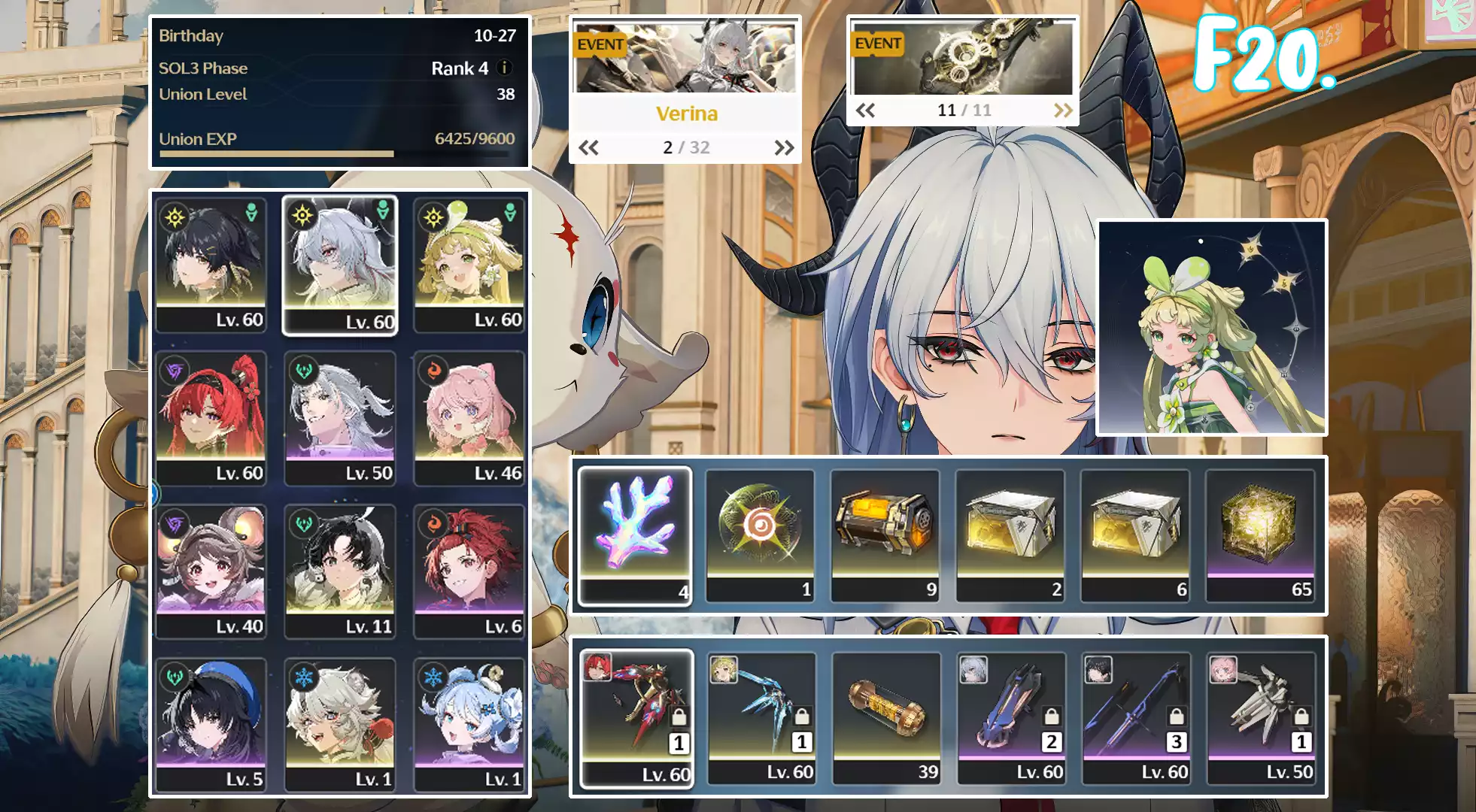Image resolution: width=1476 pixels, height=812 pixels.
Task: Show previous event in the 11/11 banner
Action: point(865,111)
